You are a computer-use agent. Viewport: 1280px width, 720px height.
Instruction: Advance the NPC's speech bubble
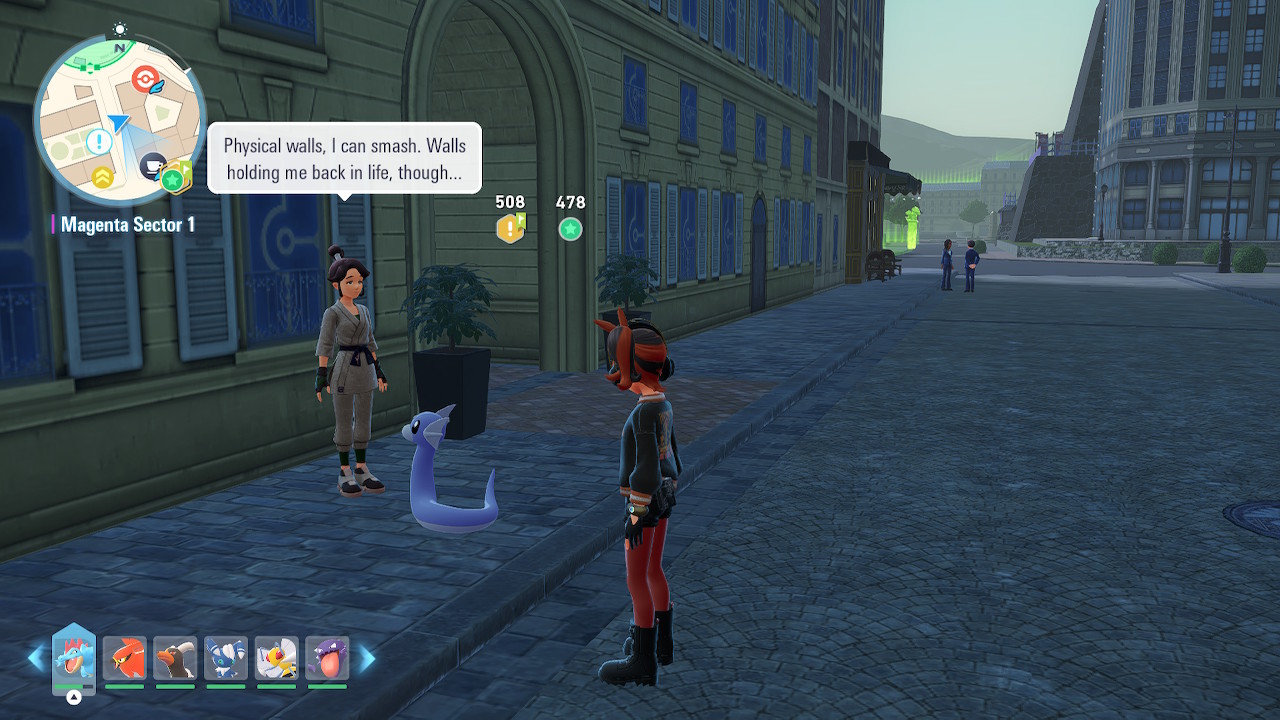click(344, 158)
